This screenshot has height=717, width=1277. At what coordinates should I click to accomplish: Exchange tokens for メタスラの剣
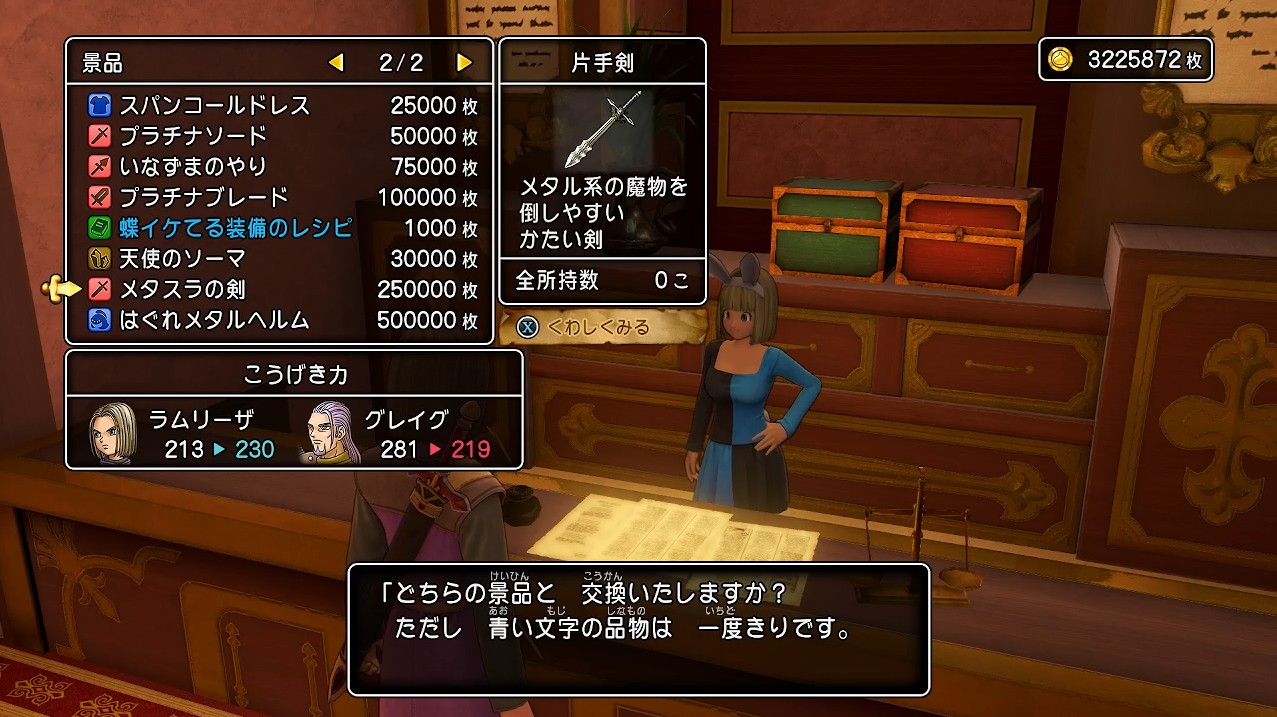(182, 290)
